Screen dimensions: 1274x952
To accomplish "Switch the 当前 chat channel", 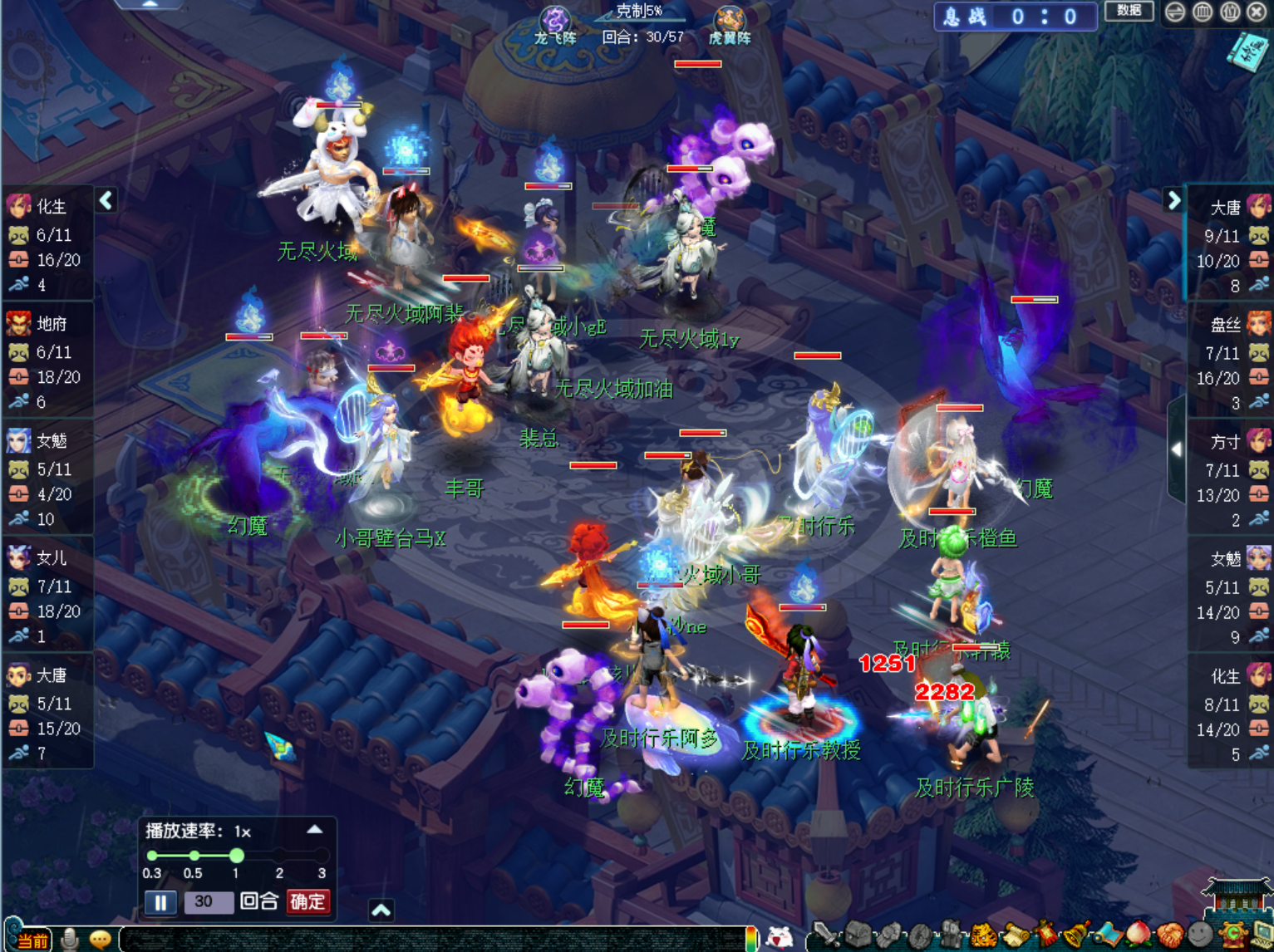I will pyautogui.click(x=30, y=940).
